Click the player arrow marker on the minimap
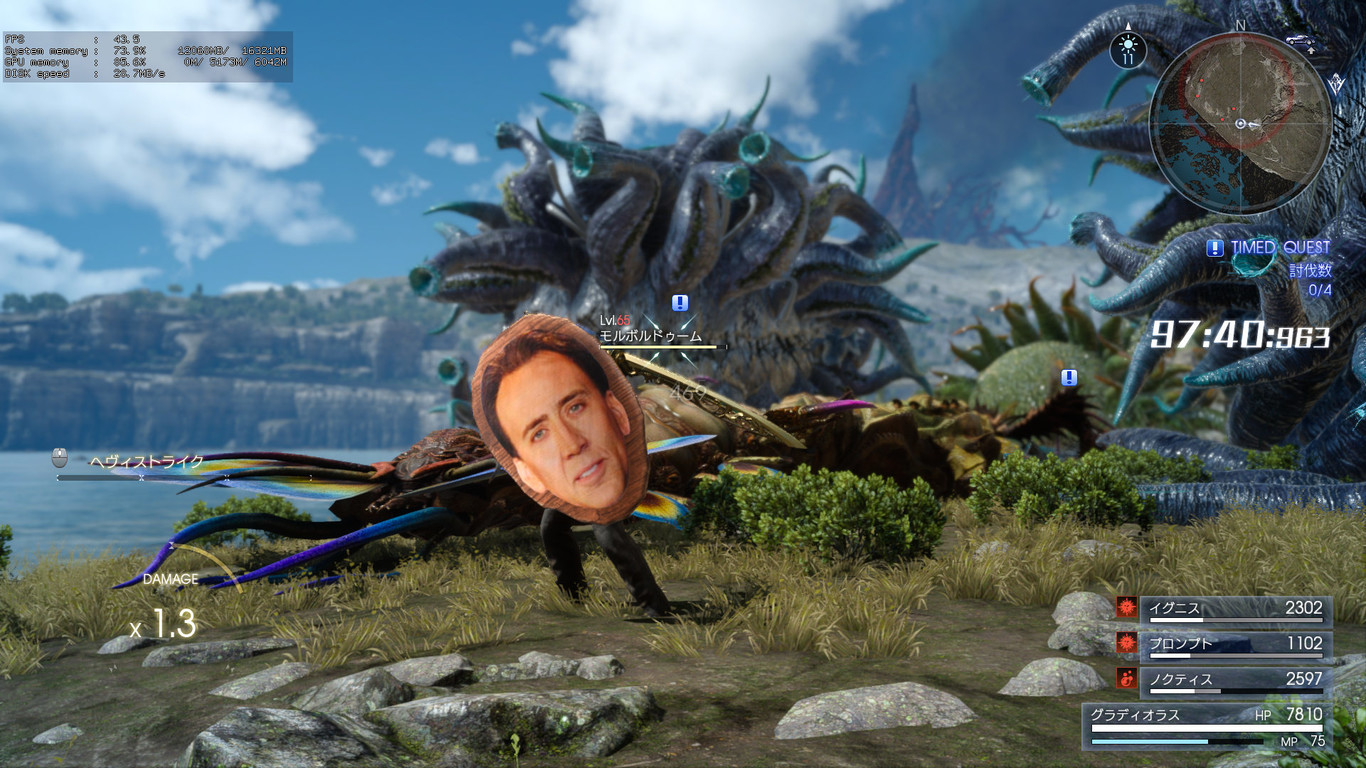This screenshot has width=1366, height=768. click(x=1241, y=122)
